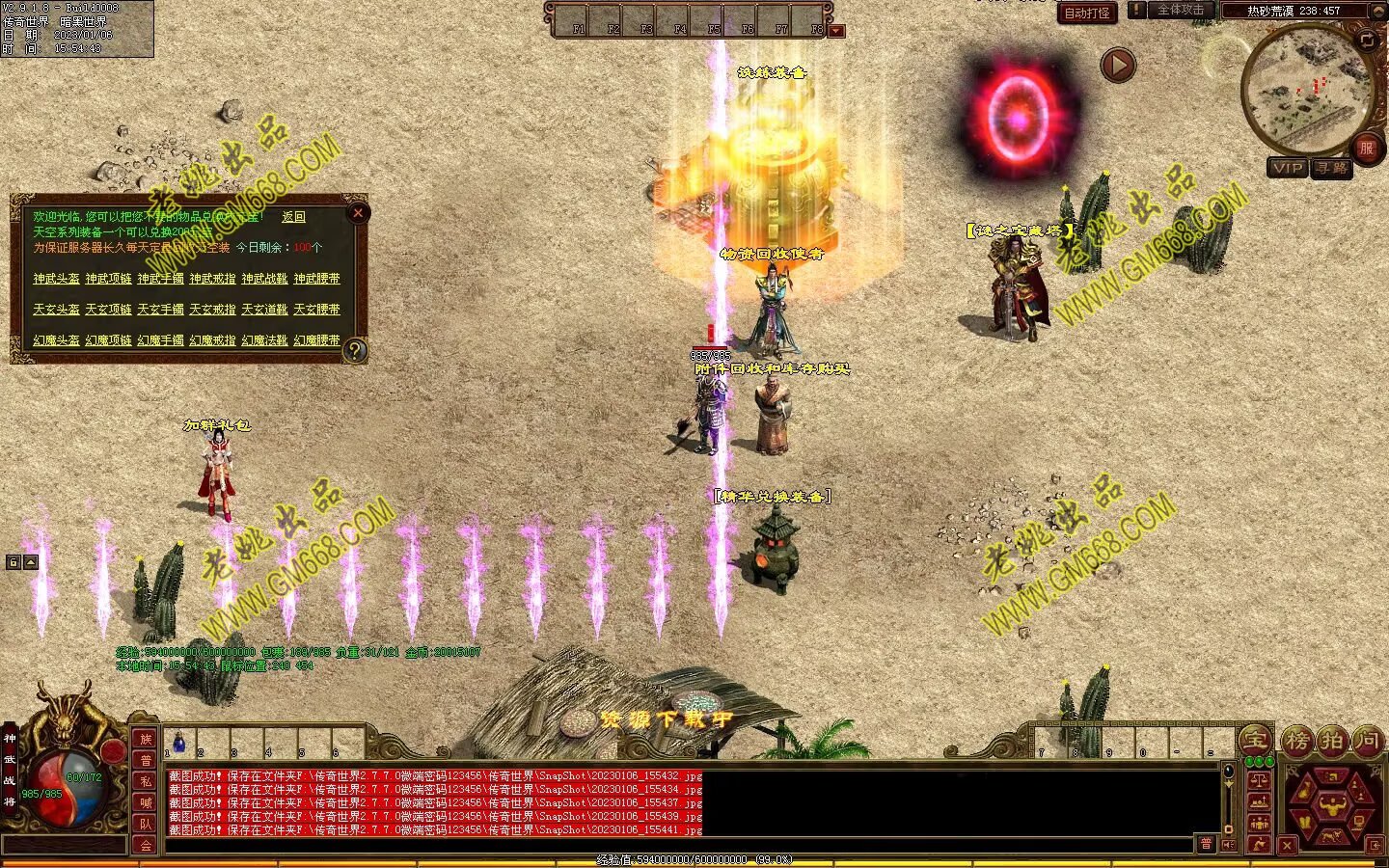Close the equipment exchange dialog
The height and width of the screenshot is (868, 1389).
(x=358, y=213)
